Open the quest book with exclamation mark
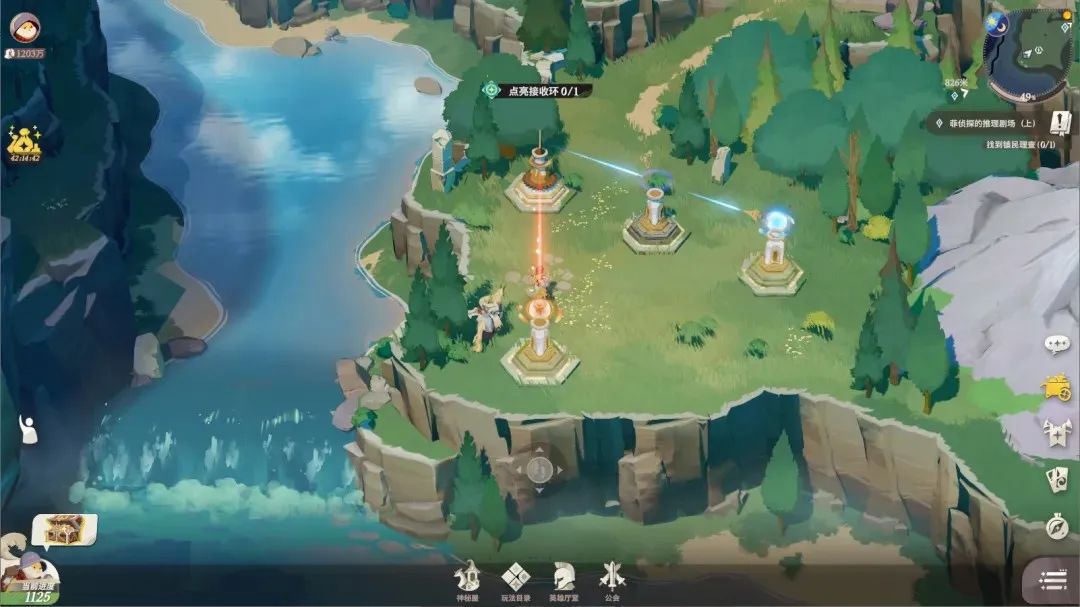Image resolution: width=1080 pixels, height=607 pixels. click(1060, 123)
